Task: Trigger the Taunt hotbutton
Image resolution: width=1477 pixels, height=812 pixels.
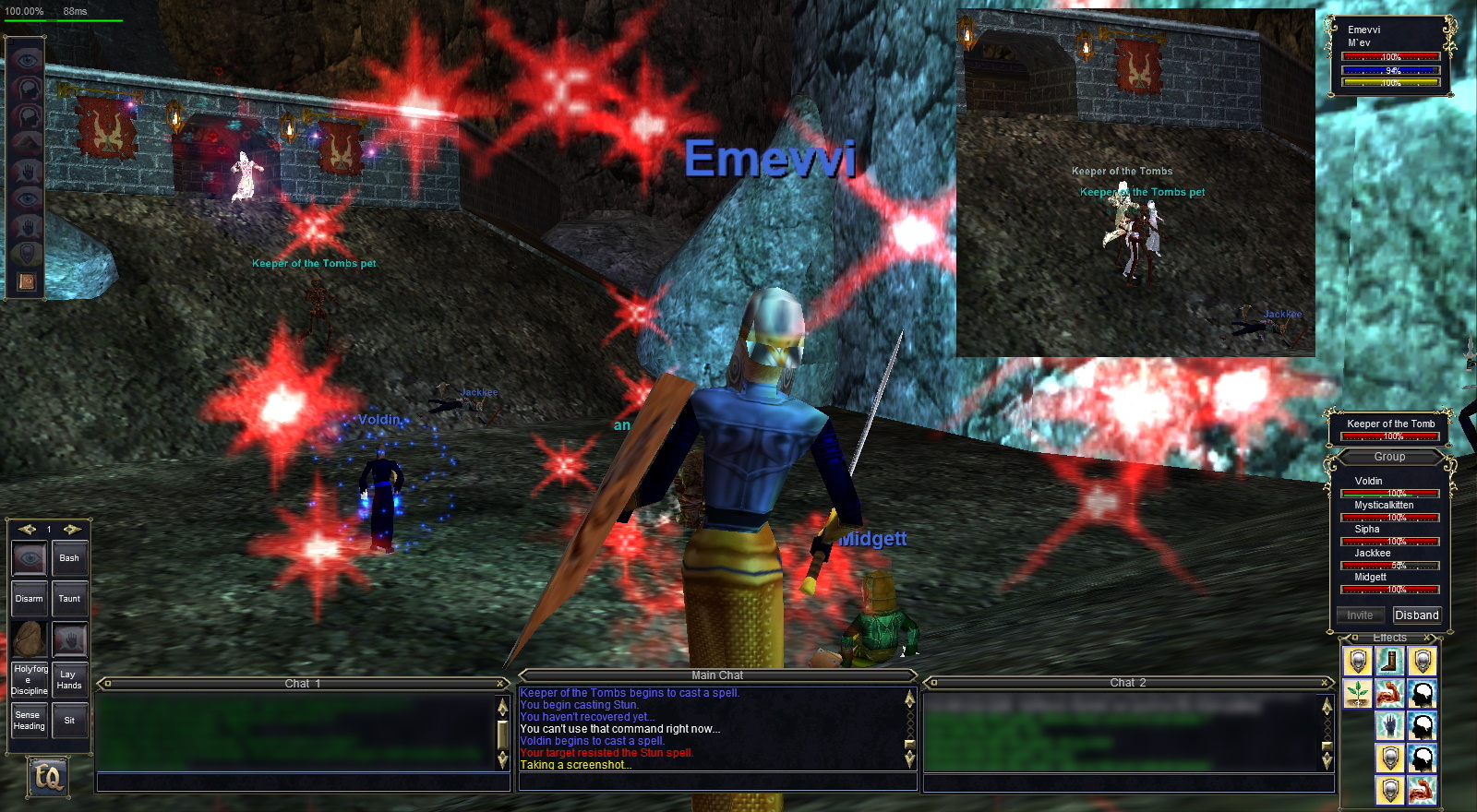Action: [69, 600]
